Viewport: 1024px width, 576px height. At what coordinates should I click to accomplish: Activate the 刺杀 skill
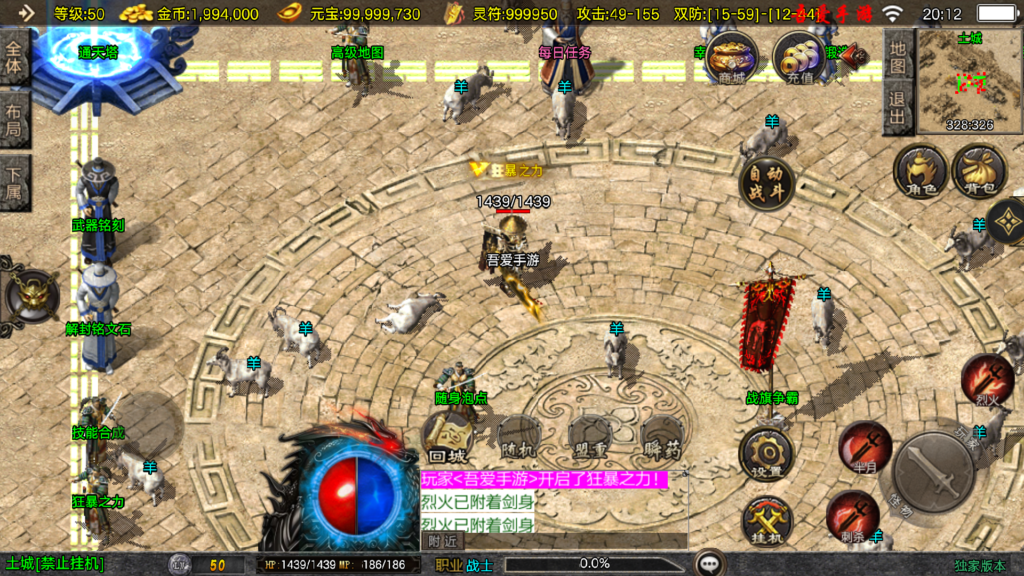(852, 517)
